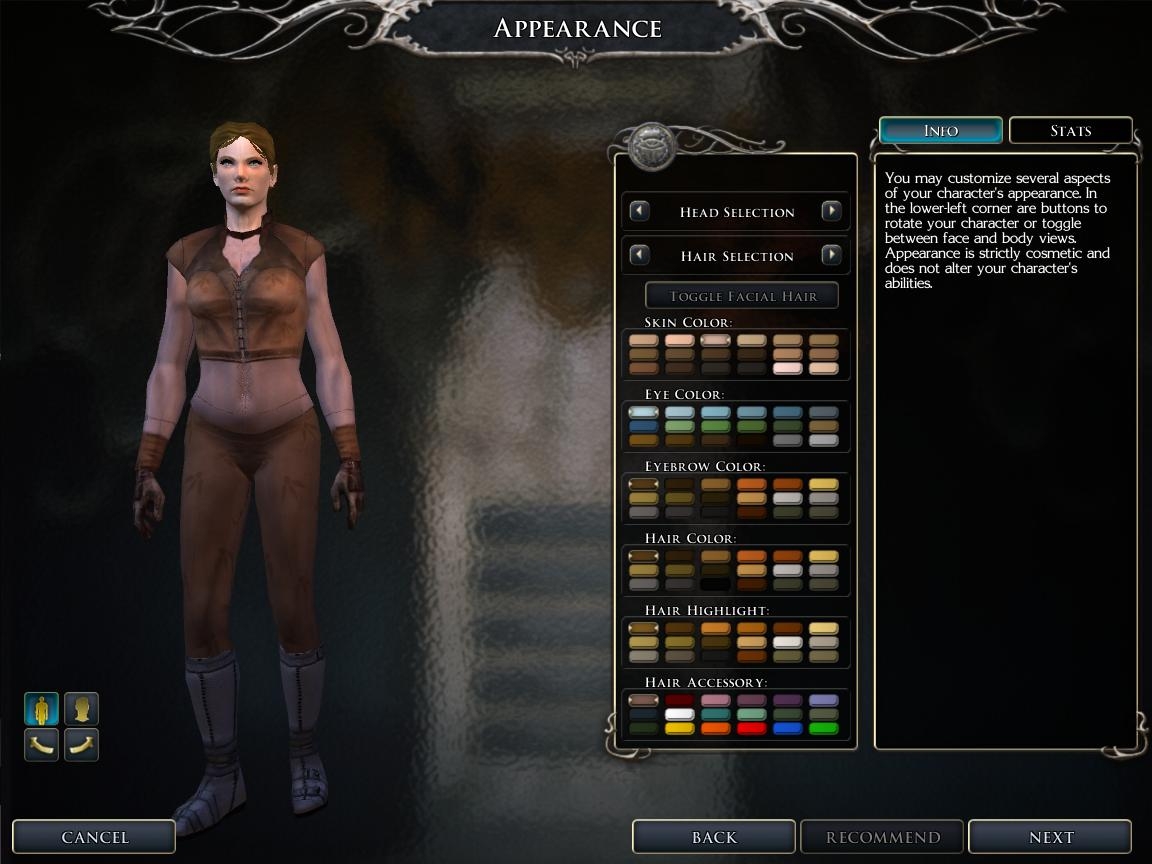
Task: Choose the previous head with left arrow
Action: point(639,211)
